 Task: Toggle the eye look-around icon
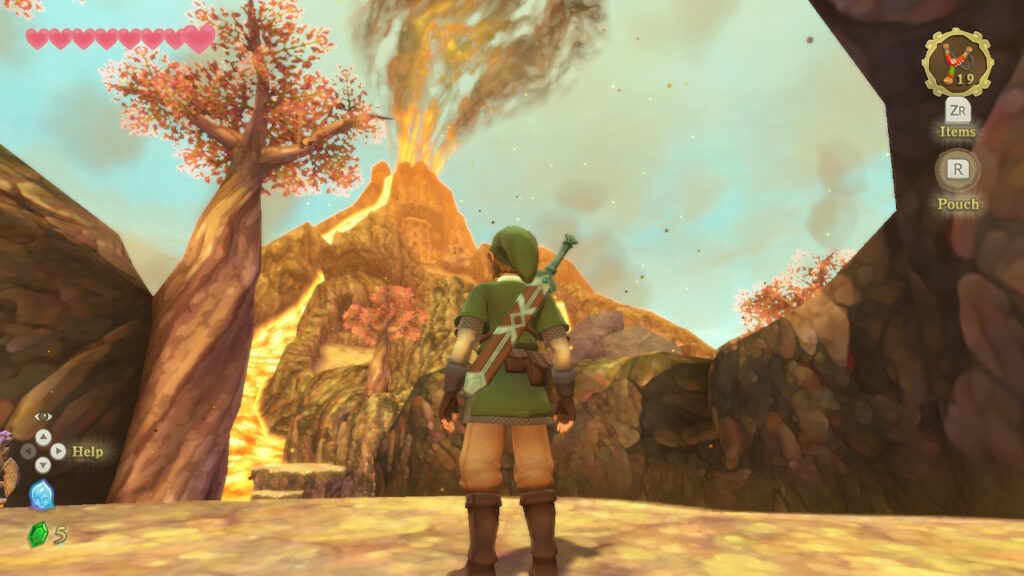point(42,416)
